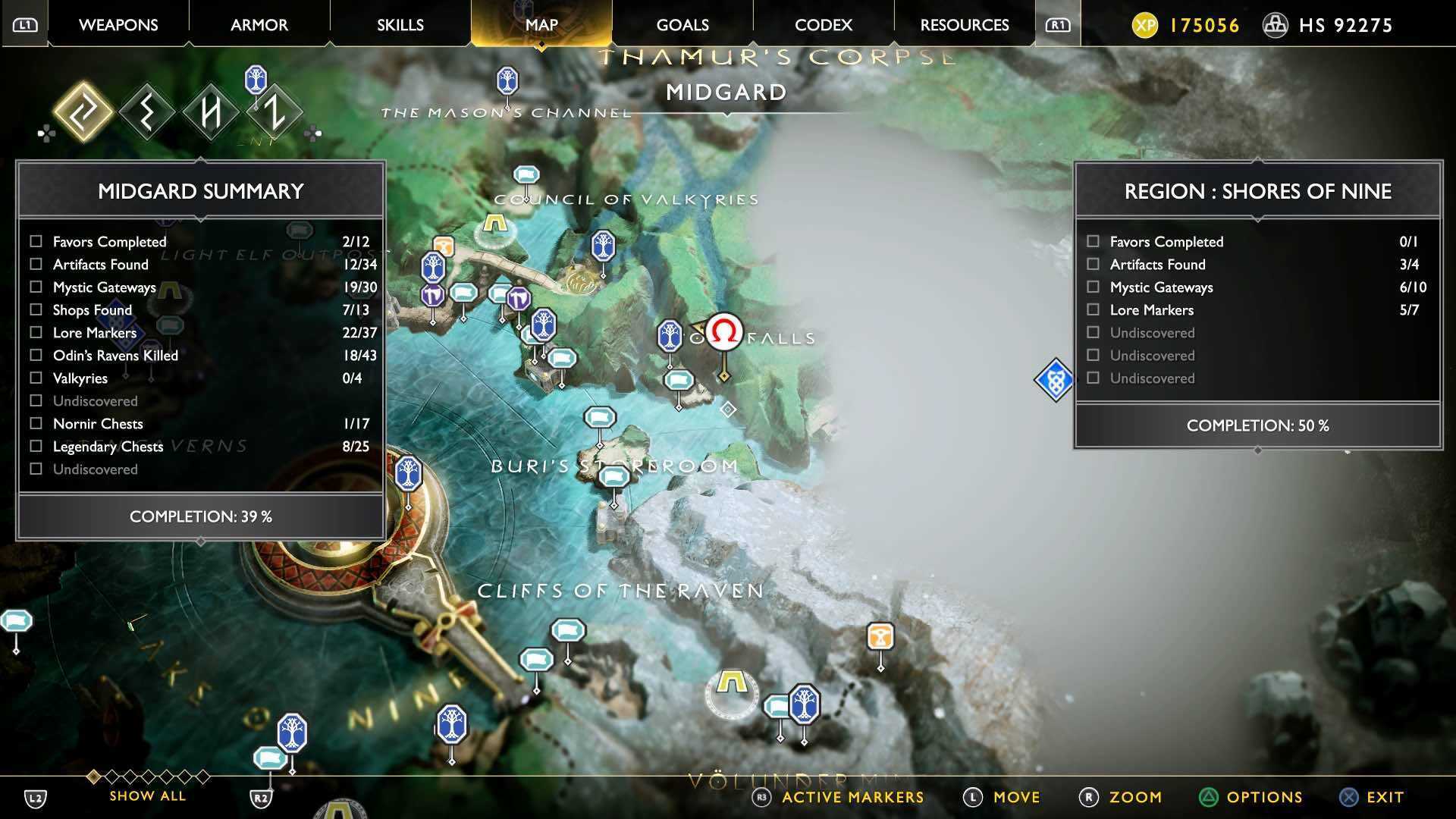This screenshot has width=1456, height=819.
Task: Check the Valkyries checkbox in Midgard Summary
Action: tap(35, 378)
